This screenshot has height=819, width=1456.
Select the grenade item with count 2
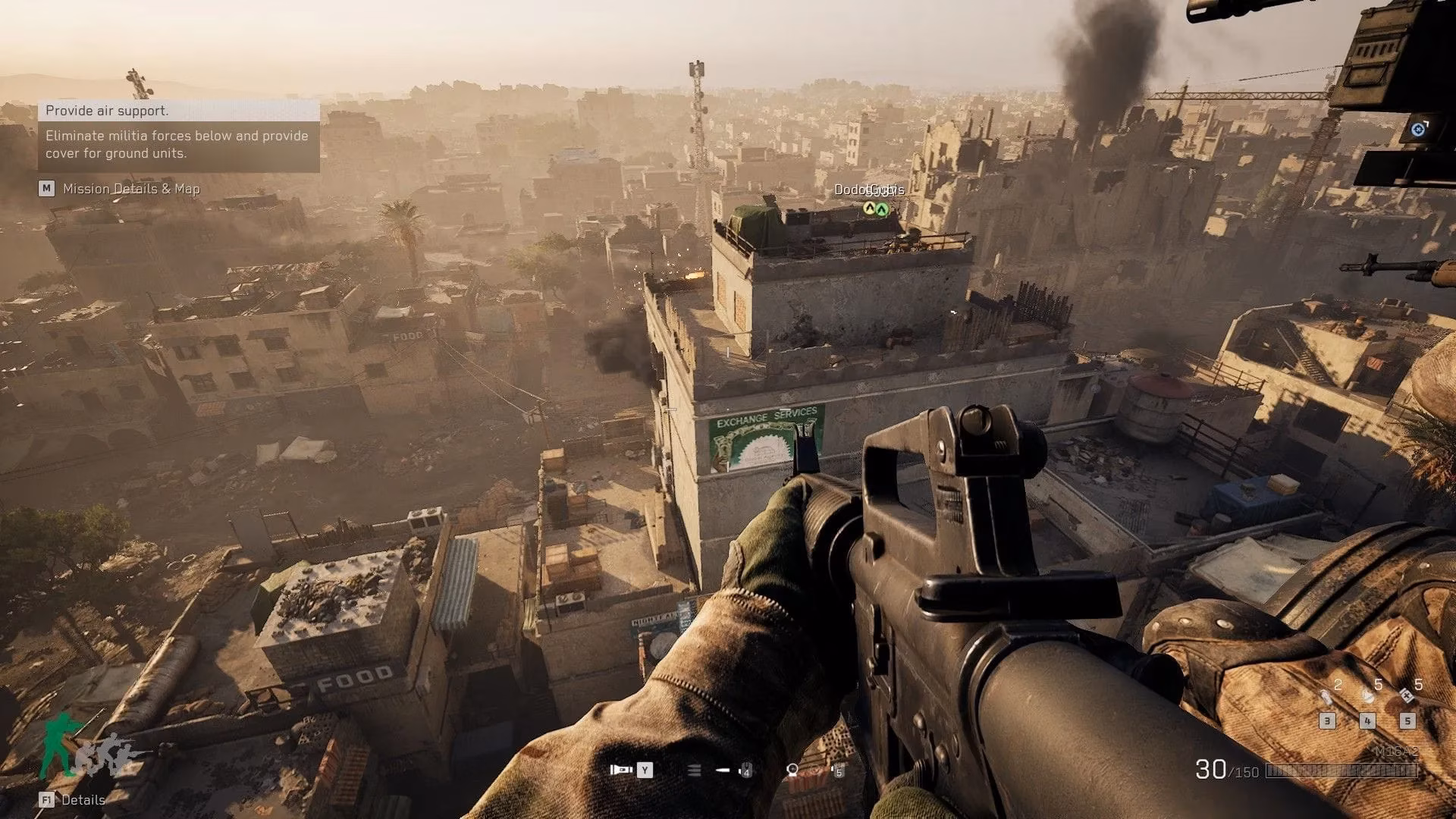pos(1326,696)
